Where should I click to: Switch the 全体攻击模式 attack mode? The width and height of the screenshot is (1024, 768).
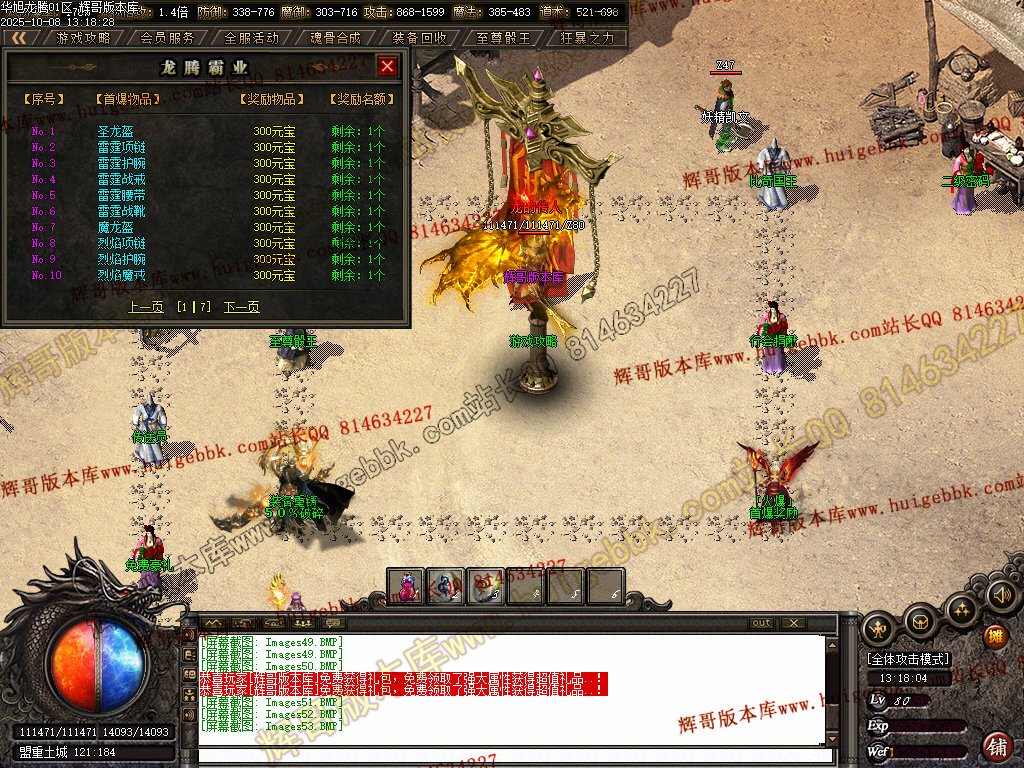(x=909, y=659)
